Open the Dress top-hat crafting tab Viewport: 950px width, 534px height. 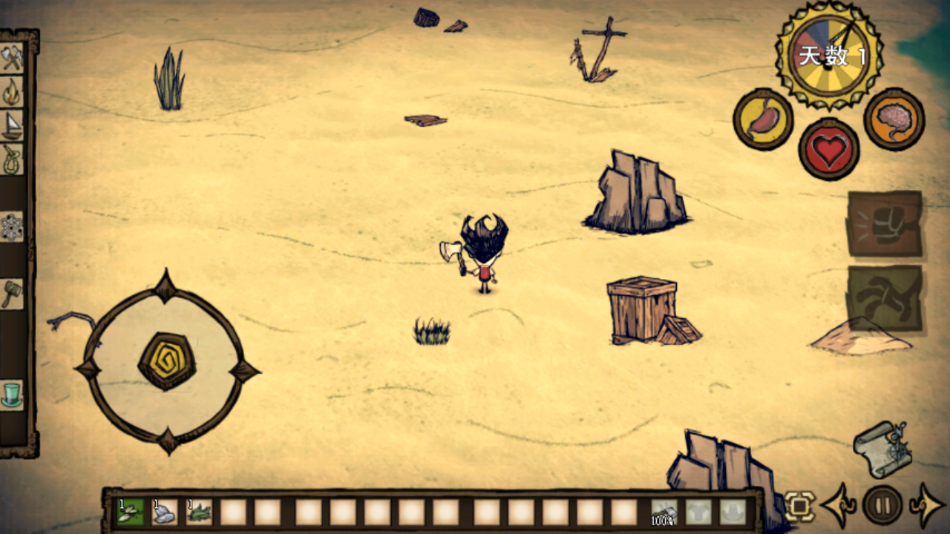pyautogui.click(x=13, y=394)
